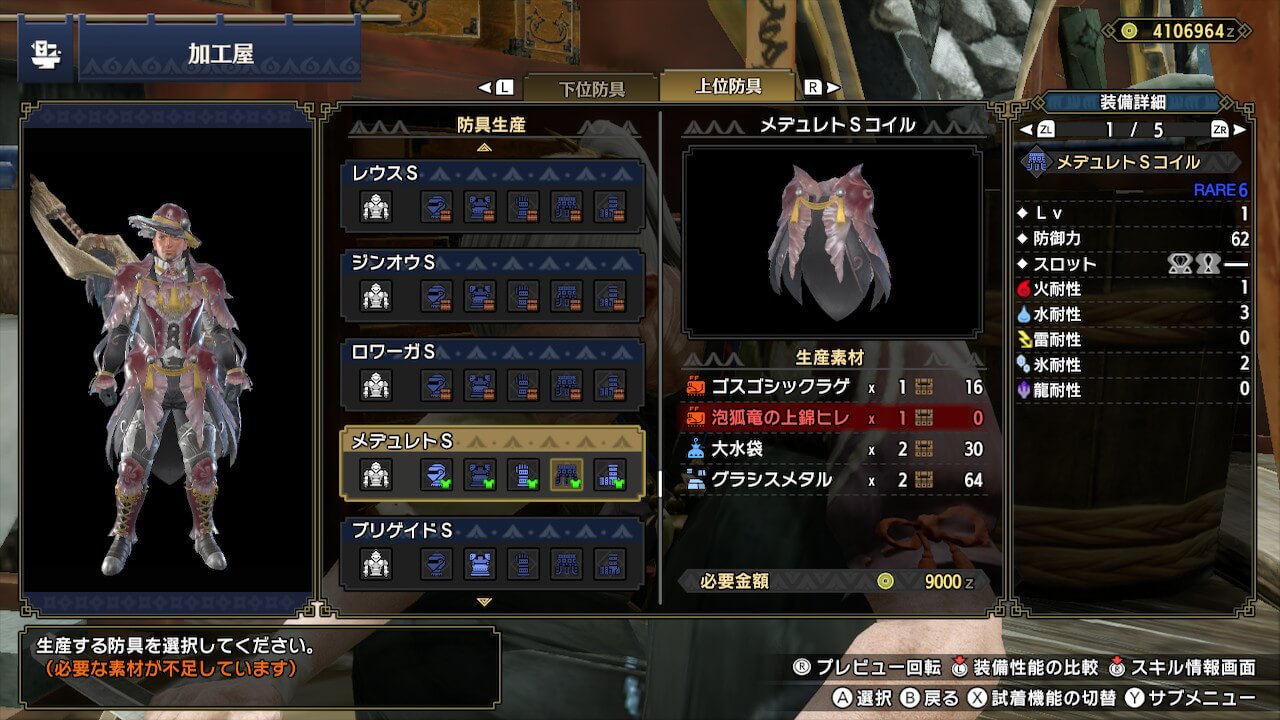The height and width of the screenshot is (720, 1280).
Task: Choose the メデュレトS leg armor icon
Action: (x=610, y=475)
